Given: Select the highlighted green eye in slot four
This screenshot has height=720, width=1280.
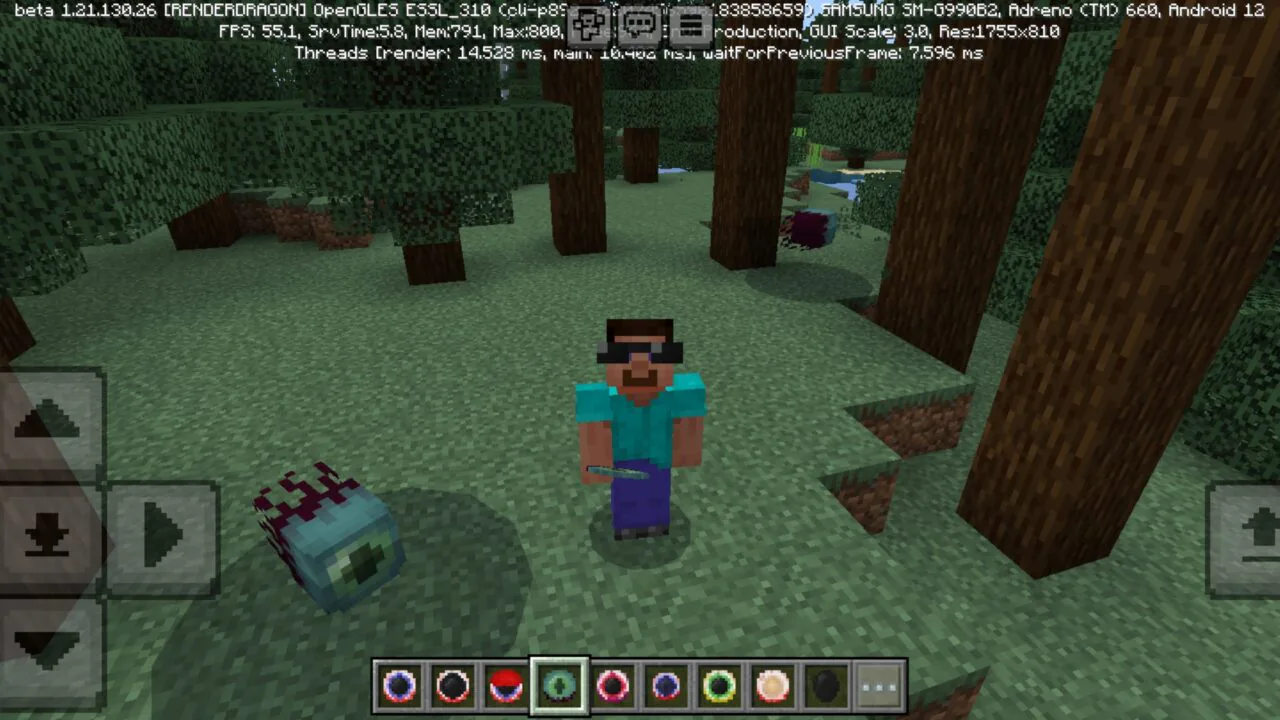Looking at the screenshot, I should [x=559, y=684].
